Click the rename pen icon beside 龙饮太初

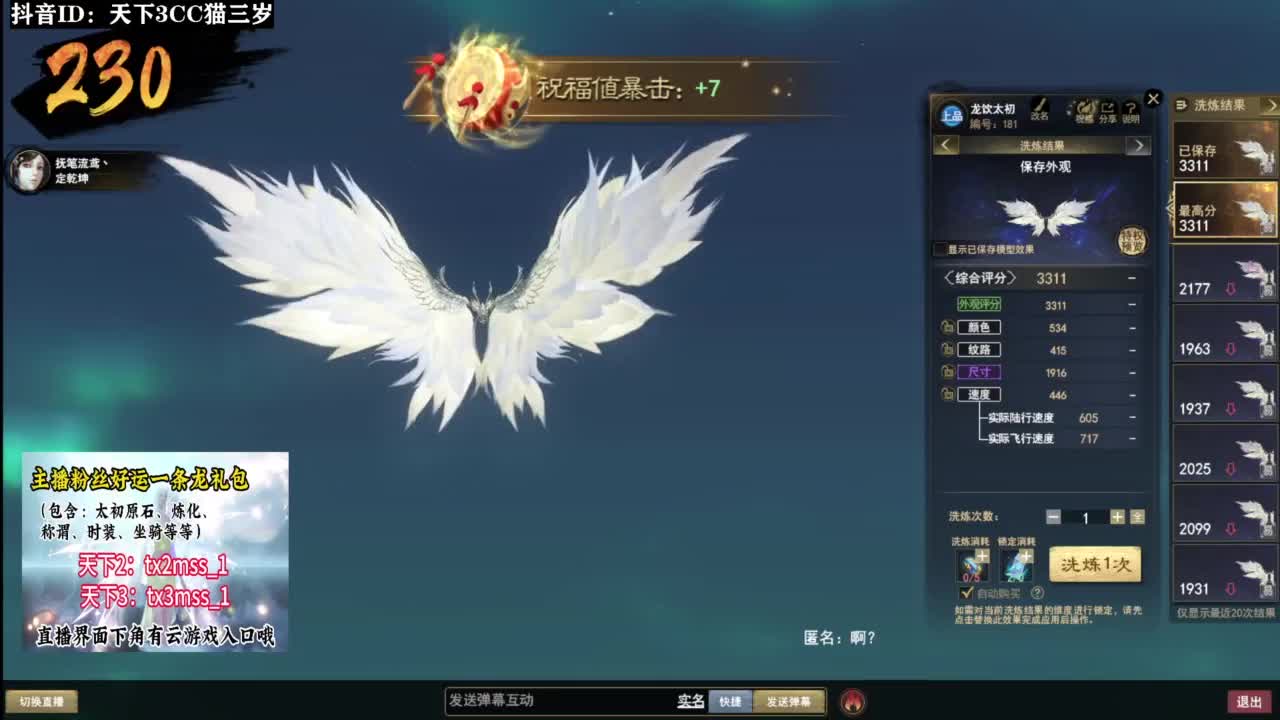pos(1041,105)
